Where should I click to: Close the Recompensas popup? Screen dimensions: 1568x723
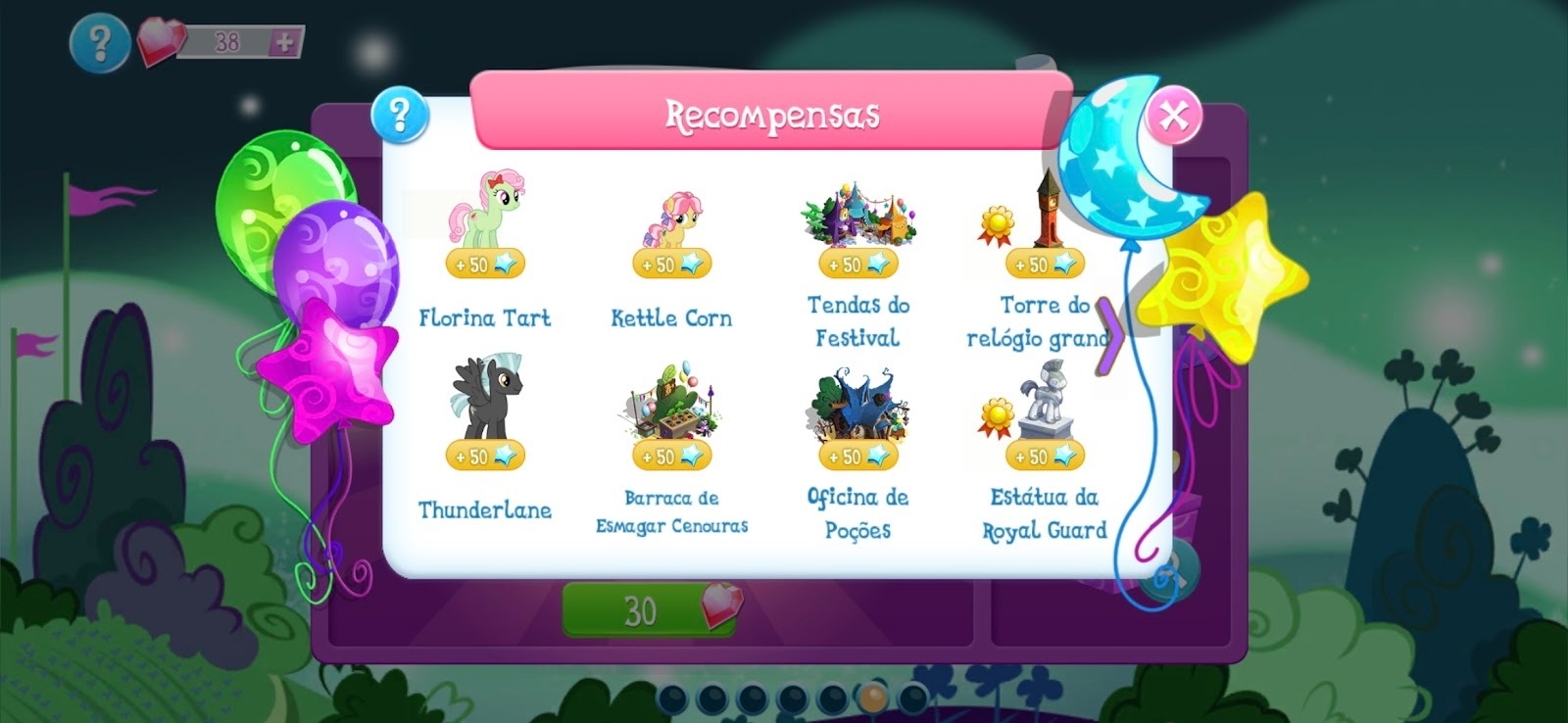(1173, 116)
